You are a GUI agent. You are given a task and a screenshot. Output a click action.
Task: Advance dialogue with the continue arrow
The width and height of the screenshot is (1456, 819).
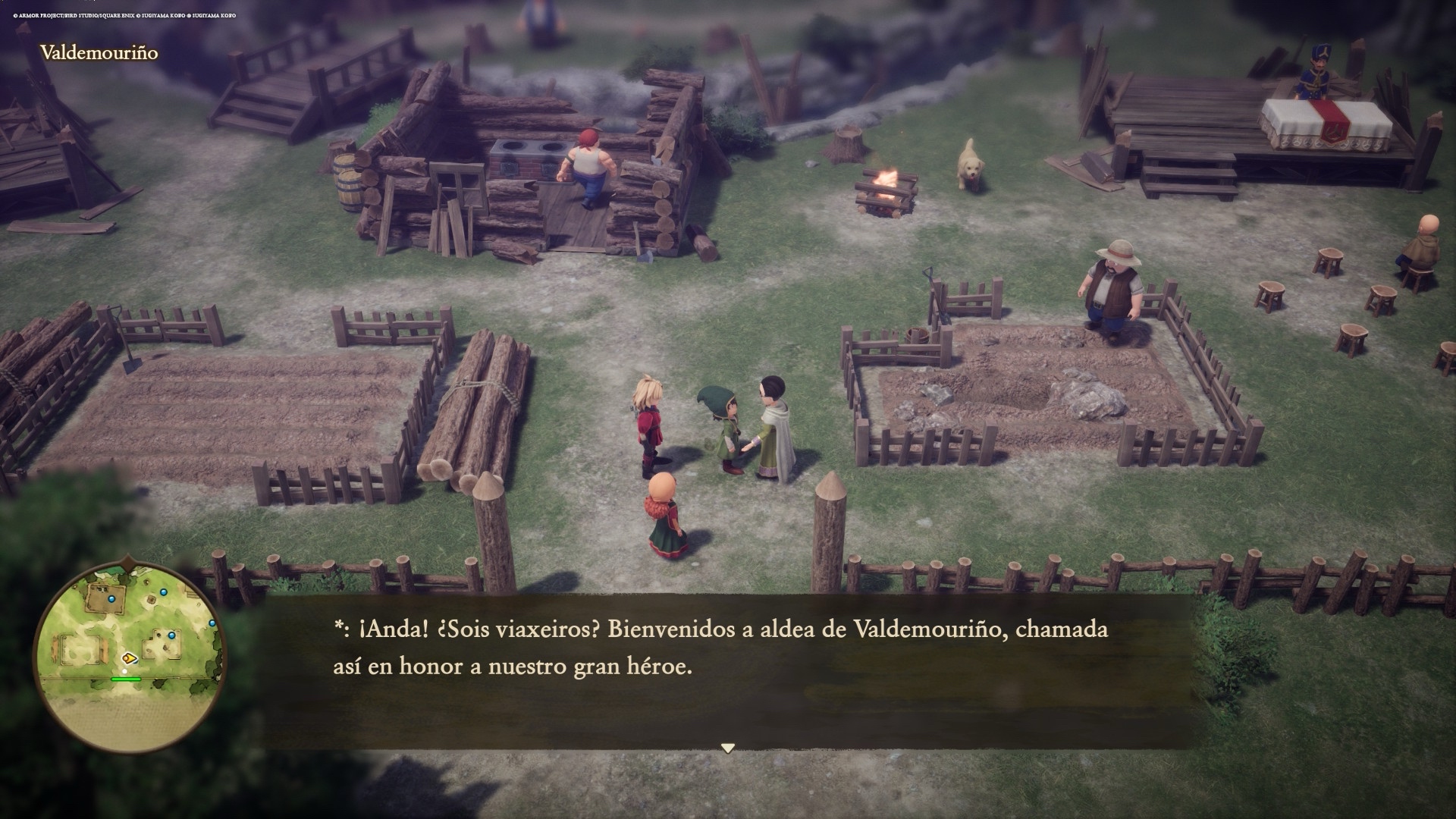click(x=728, y=748)
